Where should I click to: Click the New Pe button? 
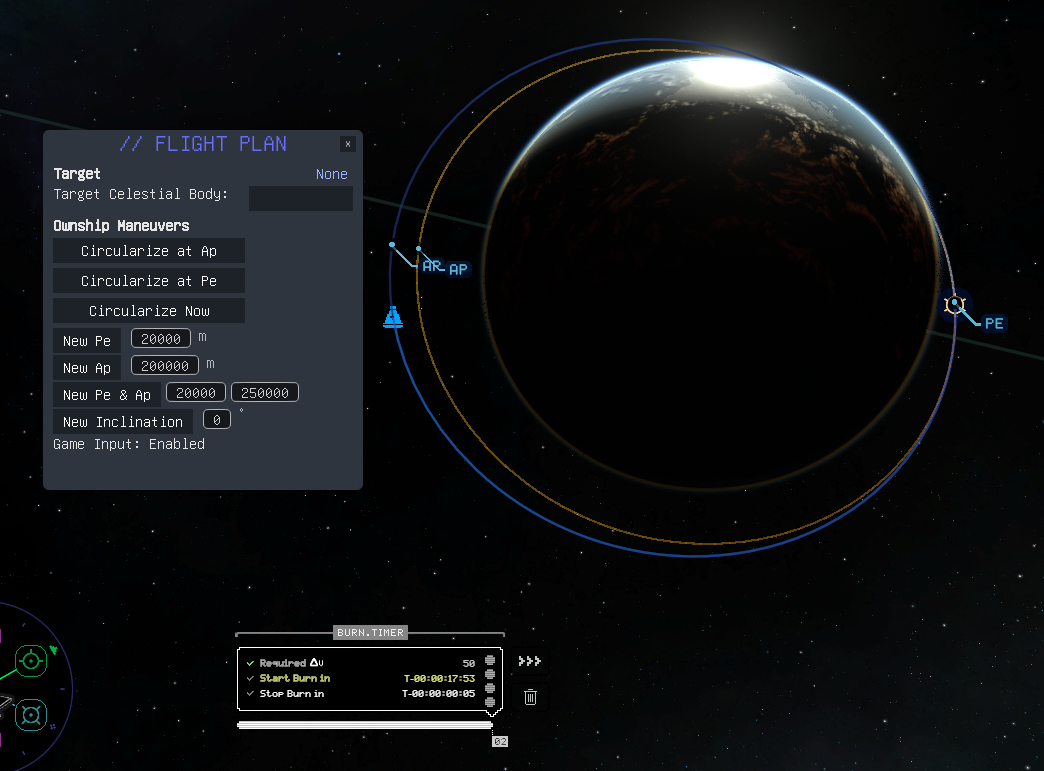87,341
